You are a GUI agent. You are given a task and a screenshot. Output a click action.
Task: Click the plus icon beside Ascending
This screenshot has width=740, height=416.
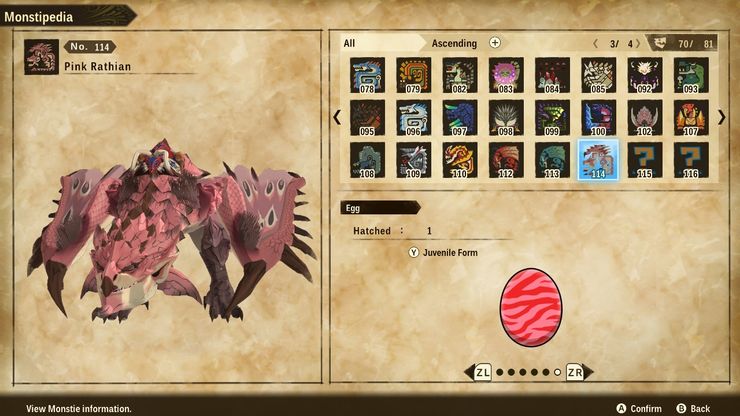pos(495,43)
